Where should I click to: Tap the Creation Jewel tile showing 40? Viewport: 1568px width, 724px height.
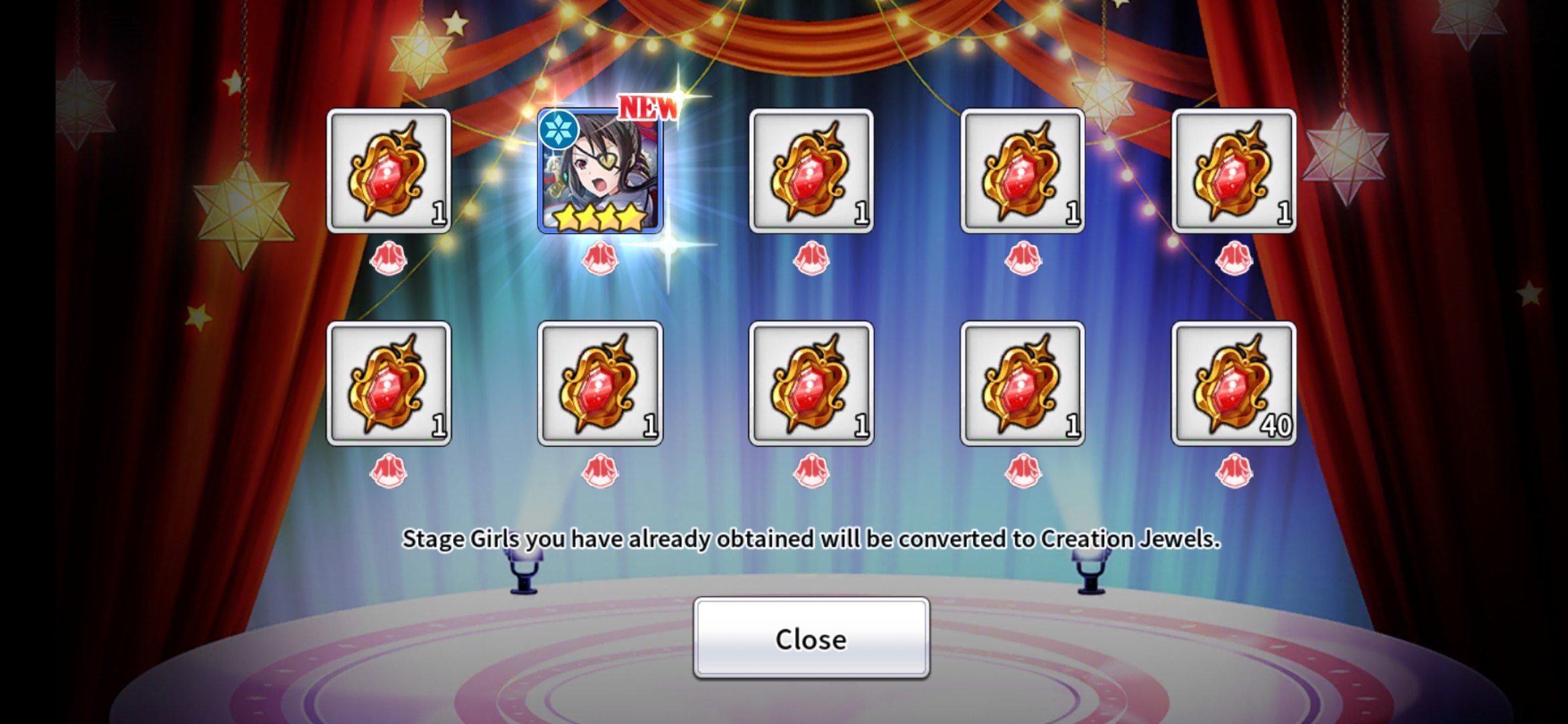[x=1233, y=383]
